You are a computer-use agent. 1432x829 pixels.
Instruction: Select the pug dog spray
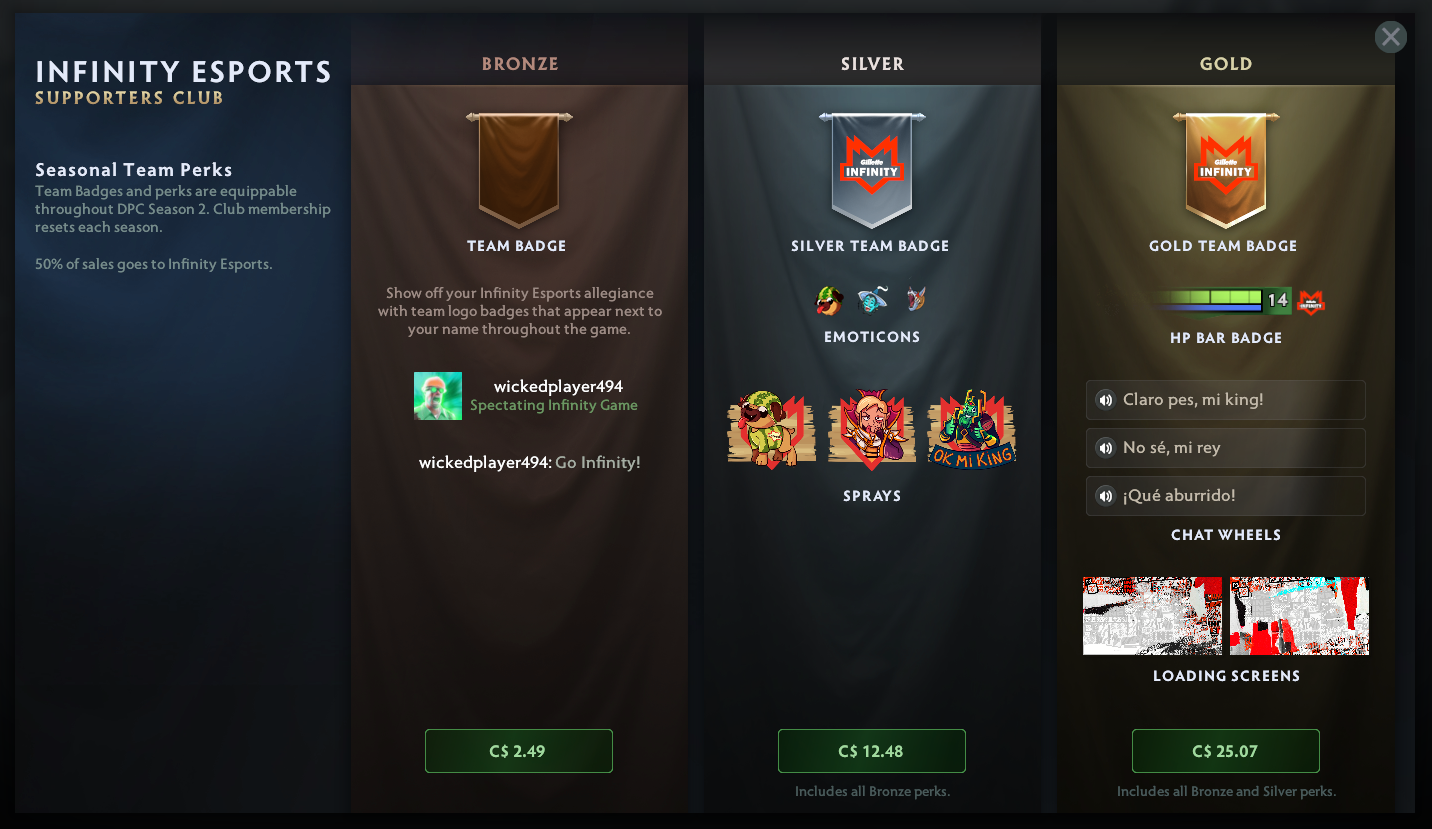pyautogui.click(x=771, y=430)
